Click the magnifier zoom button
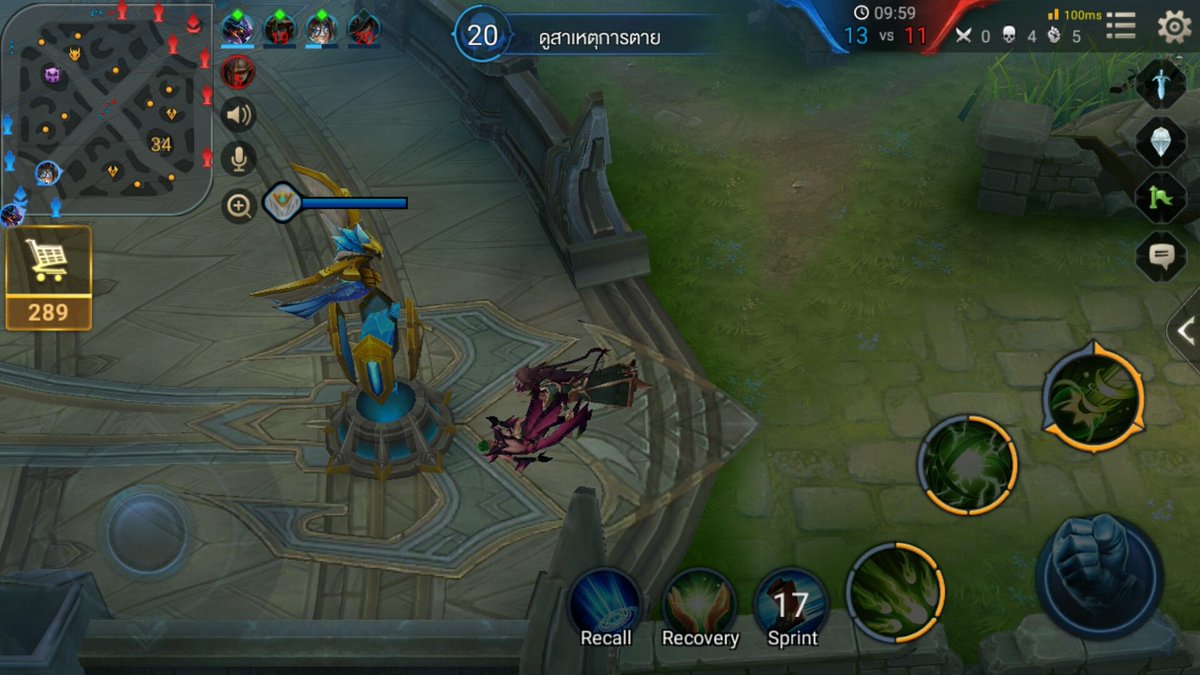 click(x=238, y=207)
